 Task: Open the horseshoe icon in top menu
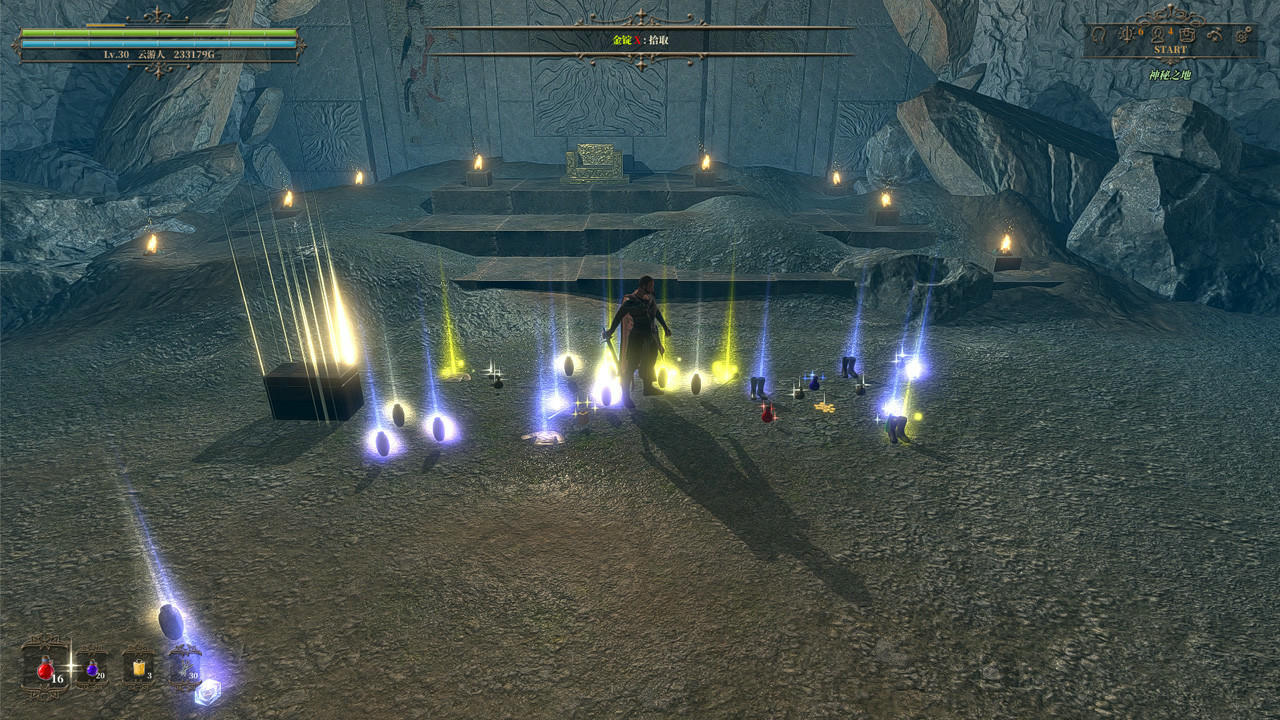point(1097,35)
